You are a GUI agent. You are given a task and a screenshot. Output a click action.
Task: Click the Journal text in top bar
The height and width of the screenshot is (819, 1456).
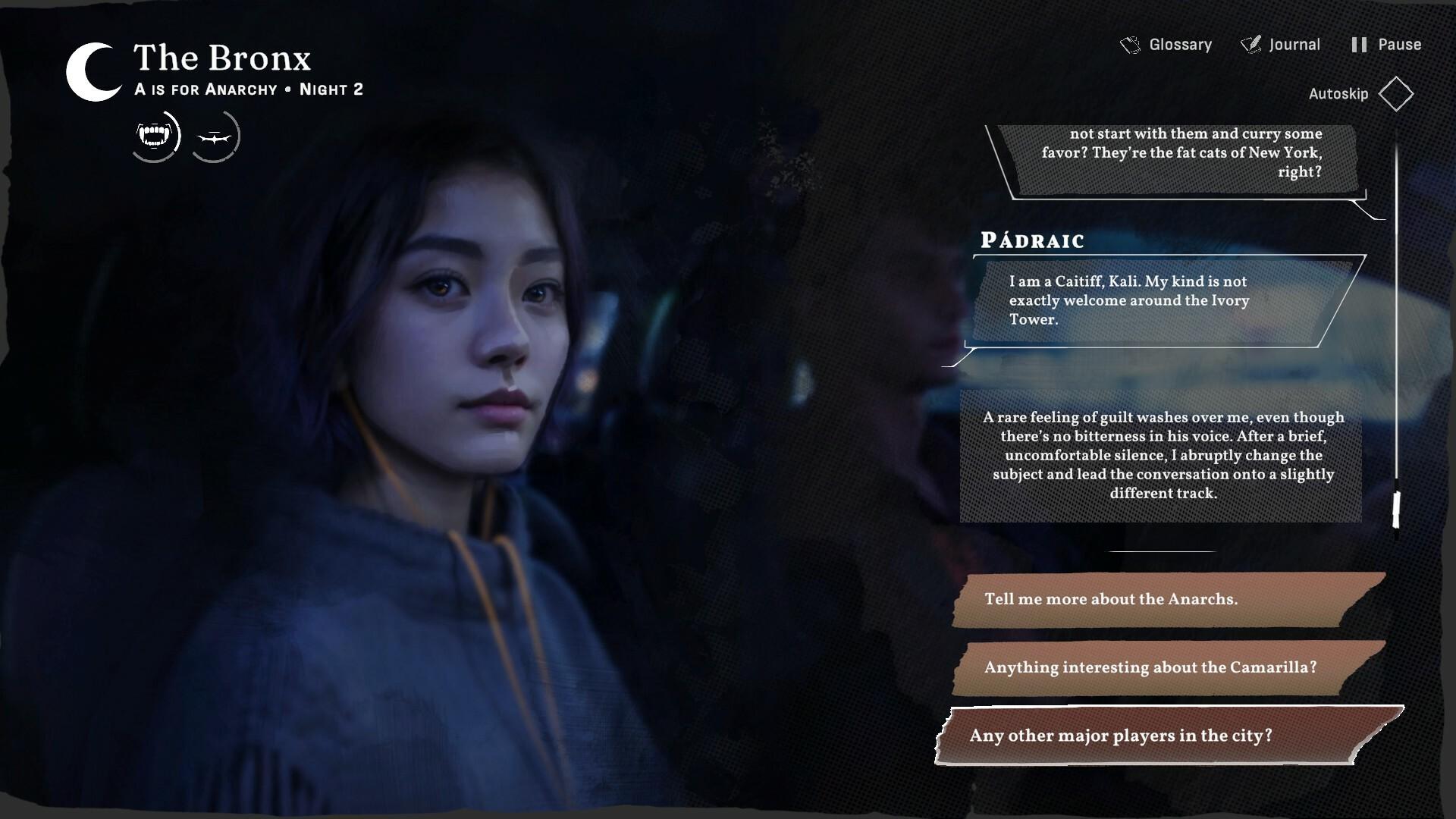pos(1294,44)
